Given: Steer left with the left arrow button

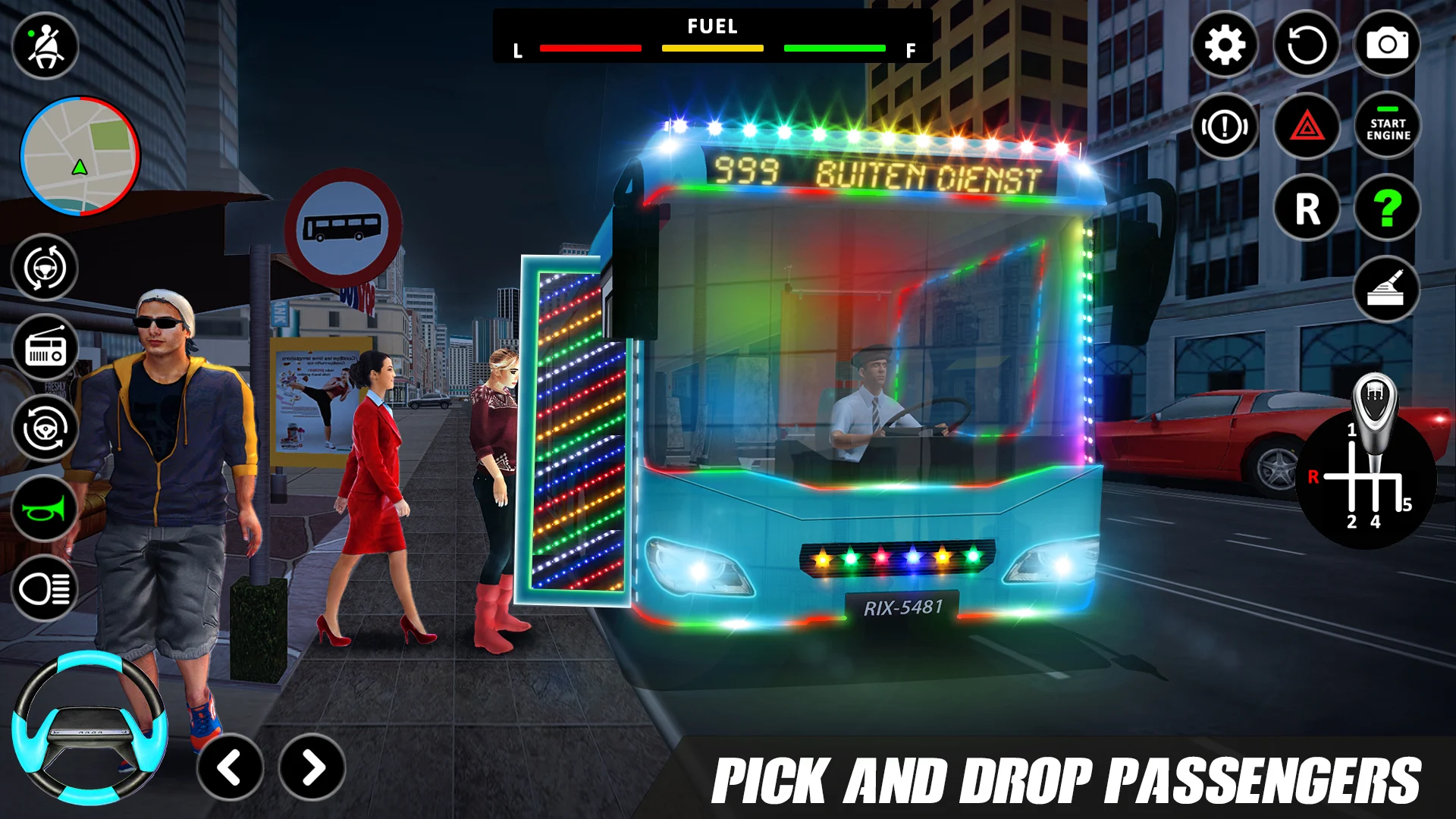Looking at the screenshot, I should pos(230,767).
